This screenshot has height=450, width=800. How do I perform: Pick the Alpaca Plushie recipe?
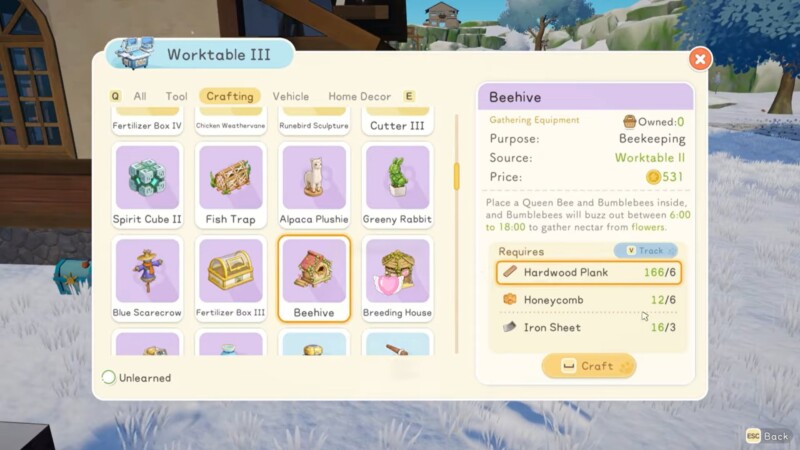coord(314,186)
